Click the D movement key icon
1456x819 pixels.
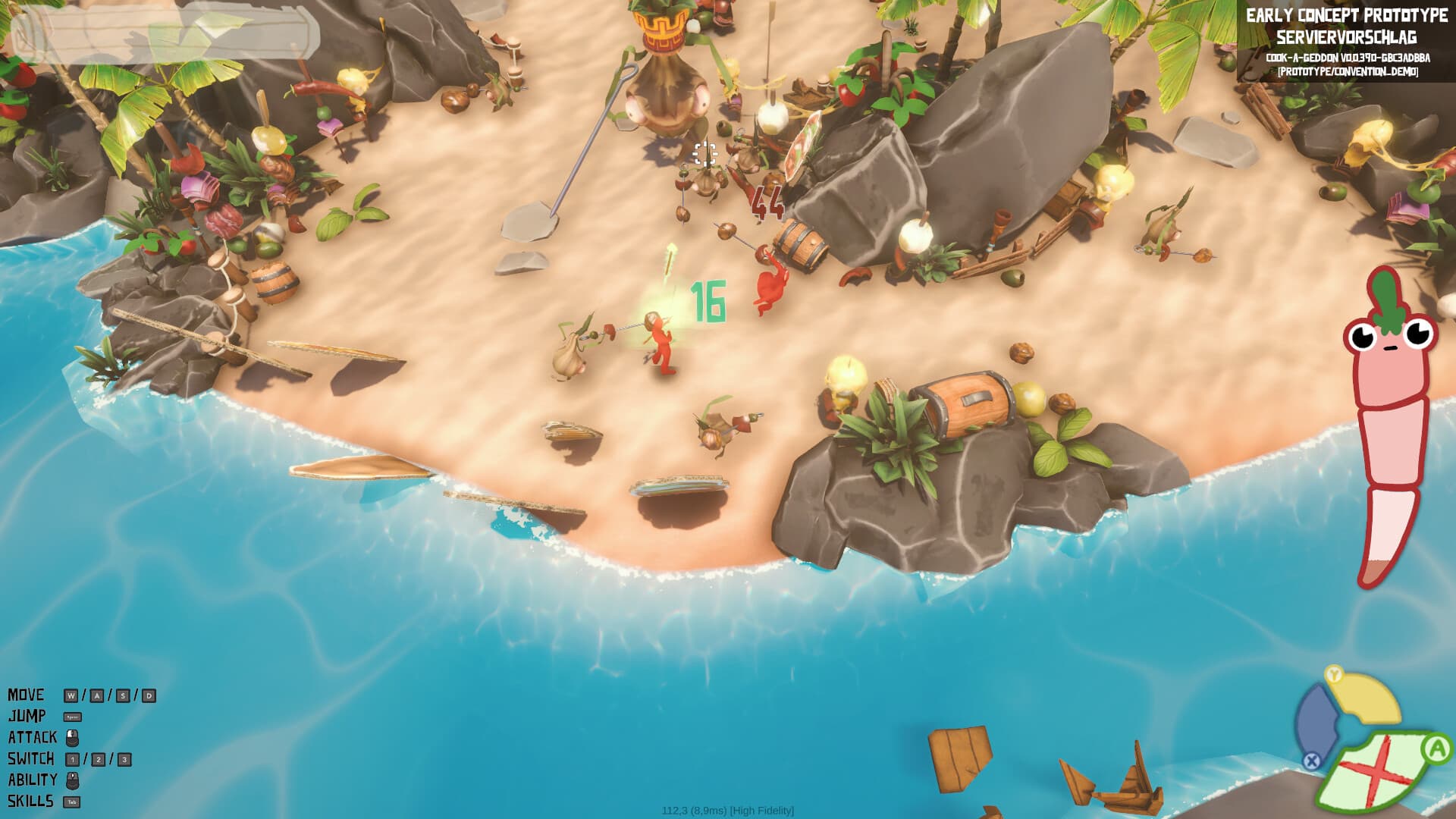(149, 695)
